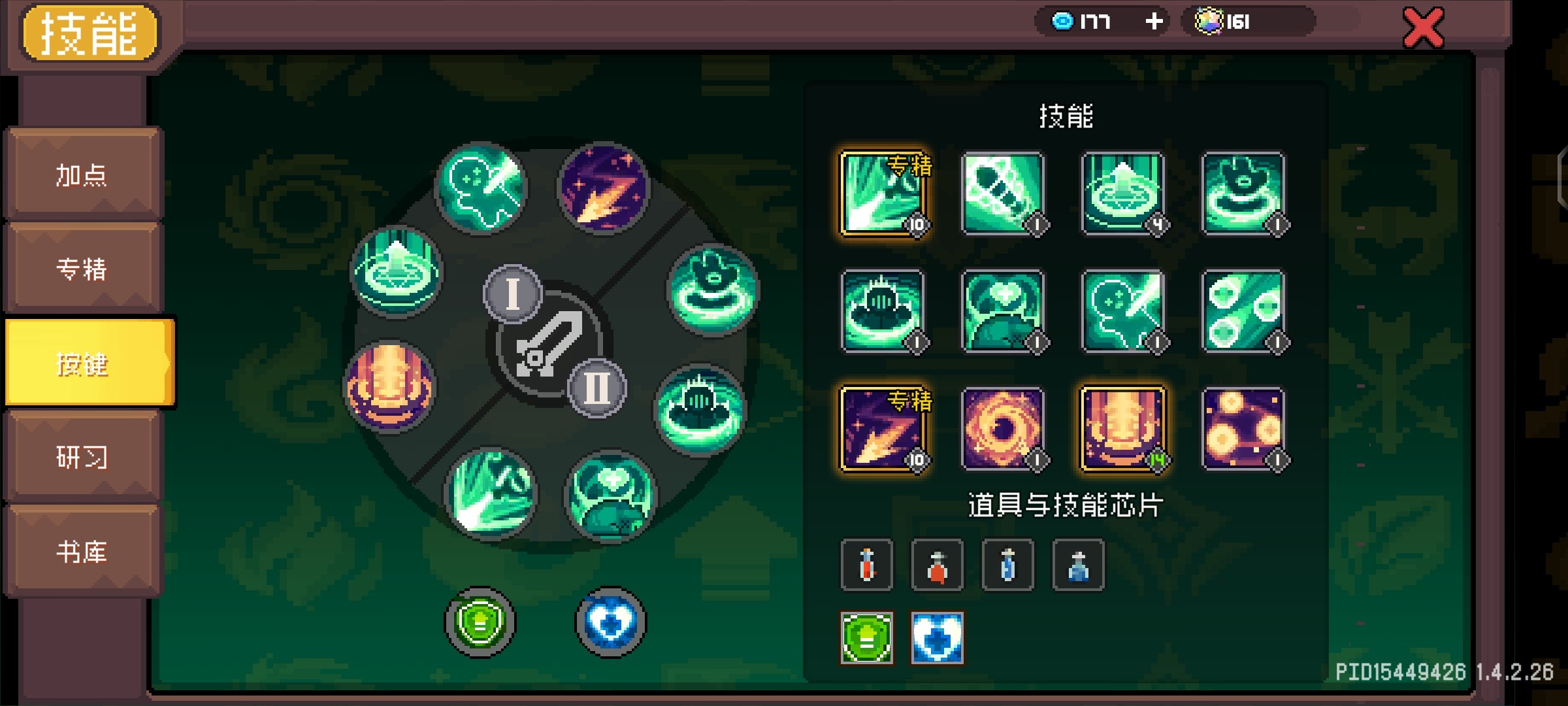
Task: Choose skill wheel page I
Action: click(x=513, y=294)
